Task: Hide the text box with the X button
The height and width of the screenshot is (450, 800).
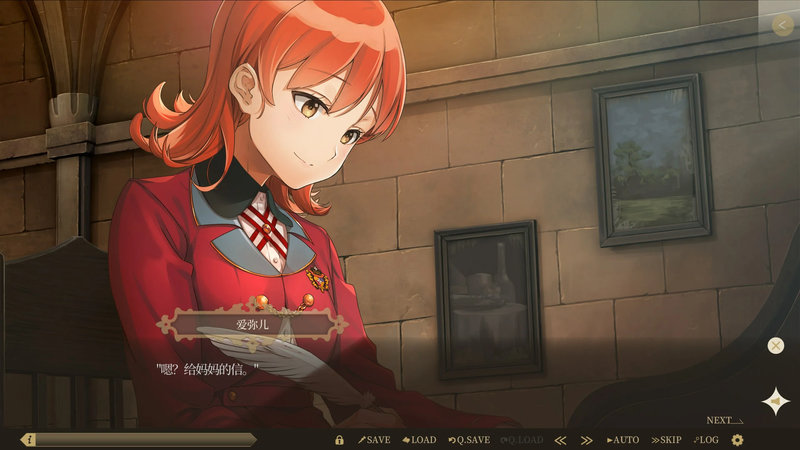Action: 776,346
